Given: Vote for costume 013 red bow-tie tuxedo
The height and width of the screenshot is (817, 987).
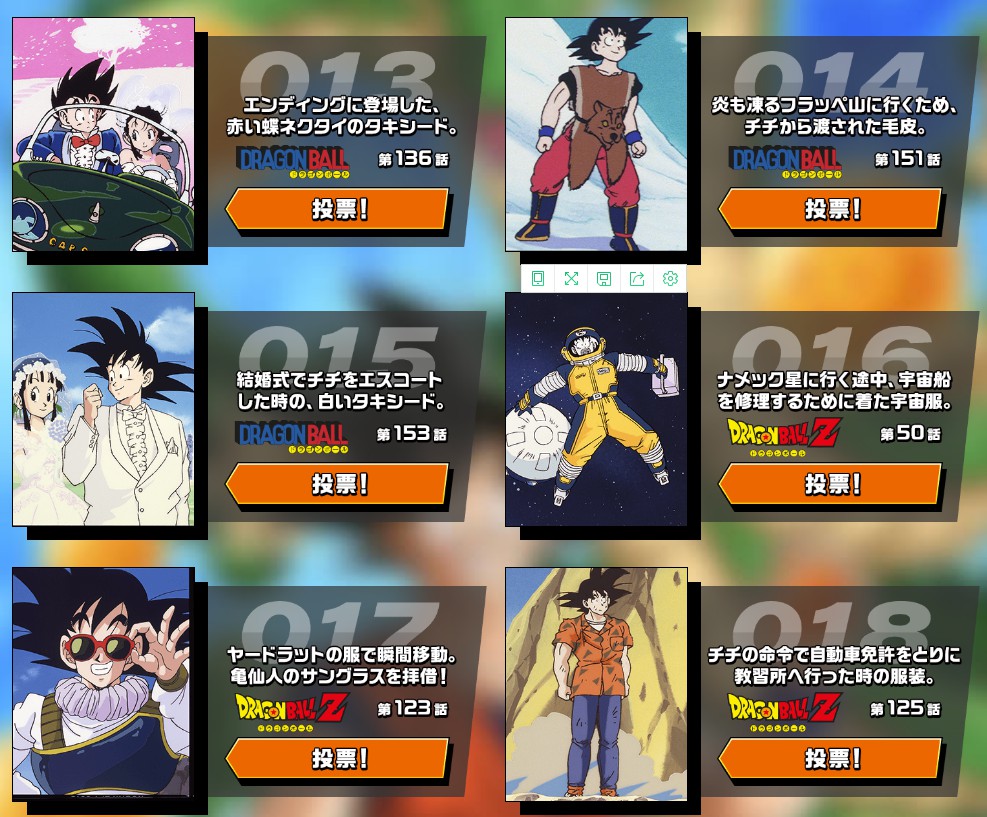Looking at the screenshot, I should 338,209.
